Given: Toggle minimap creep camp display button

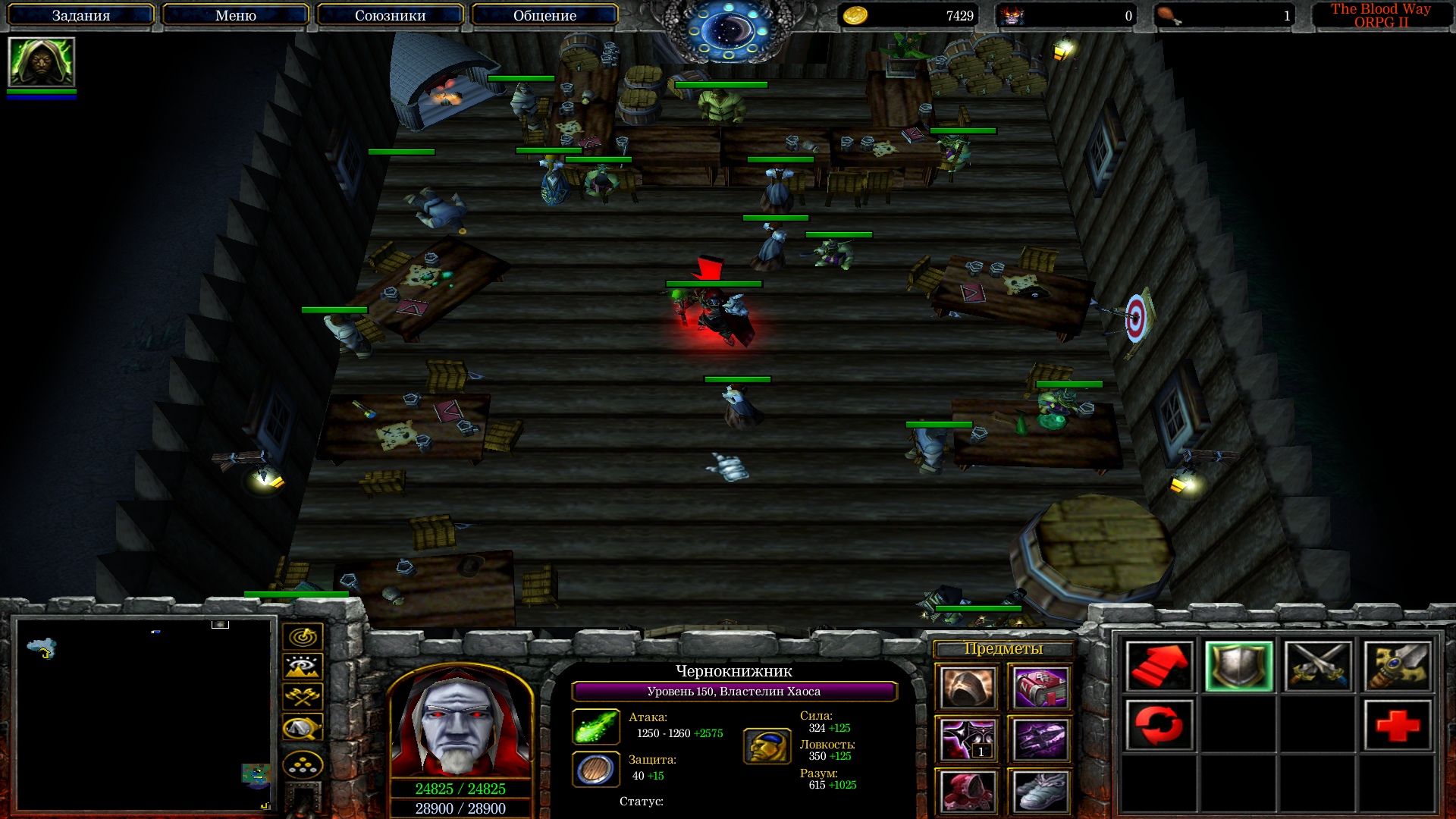Looking at the screenshot, I should tap(303, 728).
